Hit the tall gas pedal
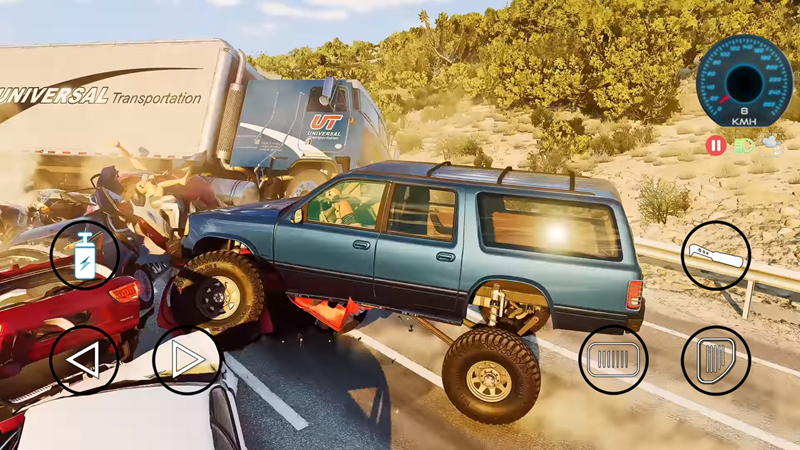Image resolution: width=800 pixels, height=450 pixels. coord(716,358)
